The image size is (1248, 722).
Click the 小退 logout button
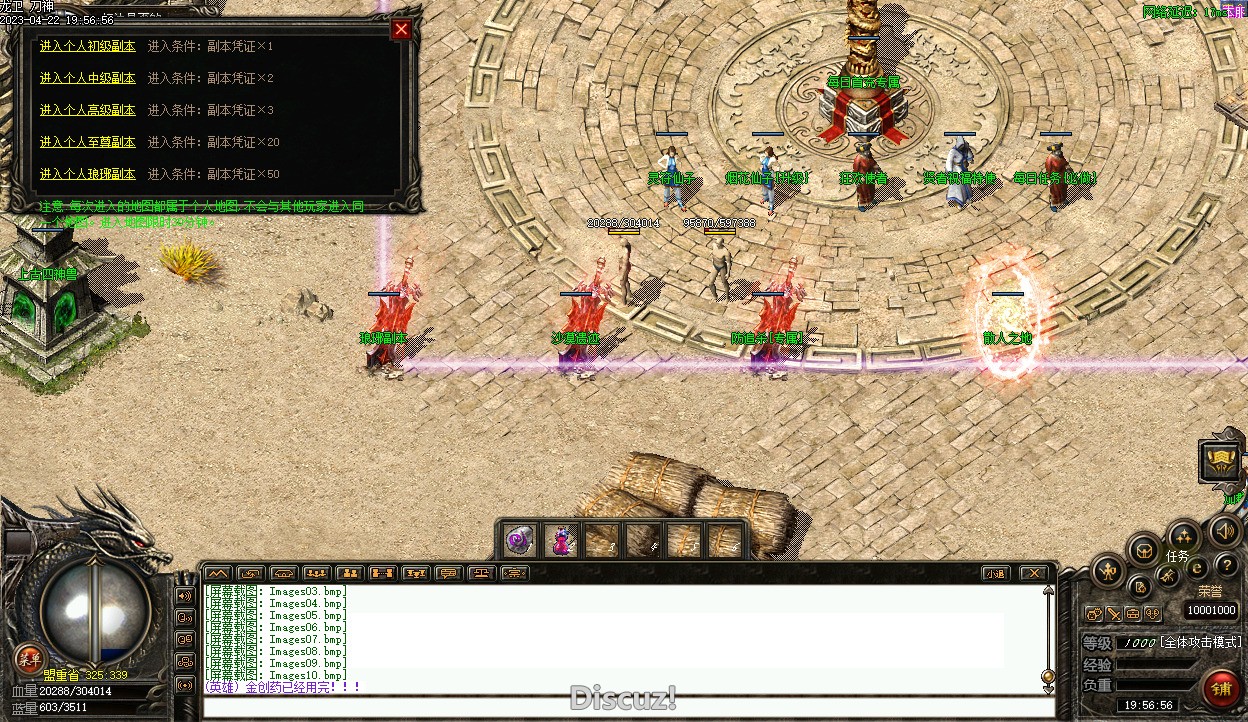[994, 573]
